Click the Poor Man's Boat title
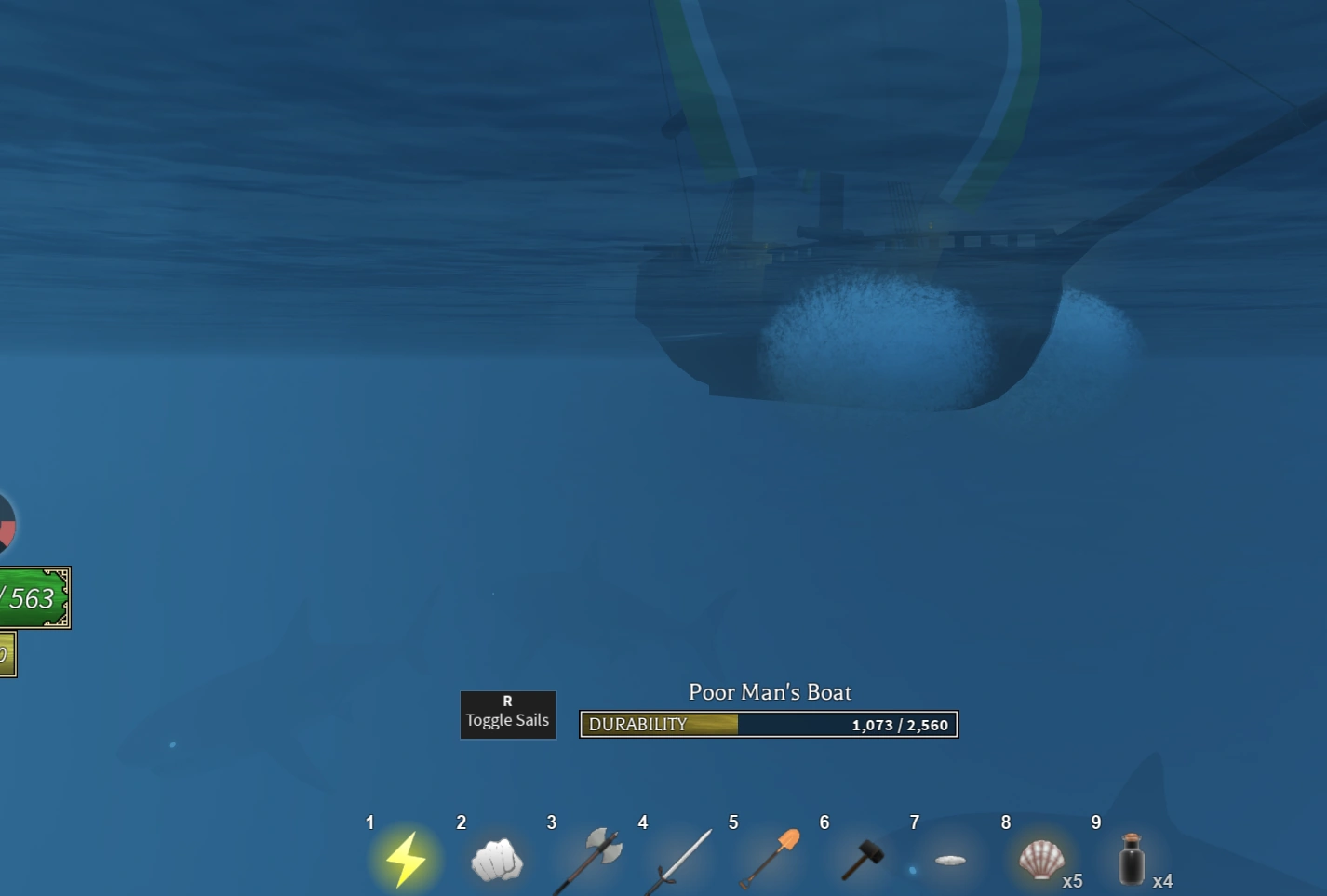 [x=770, y=692]
